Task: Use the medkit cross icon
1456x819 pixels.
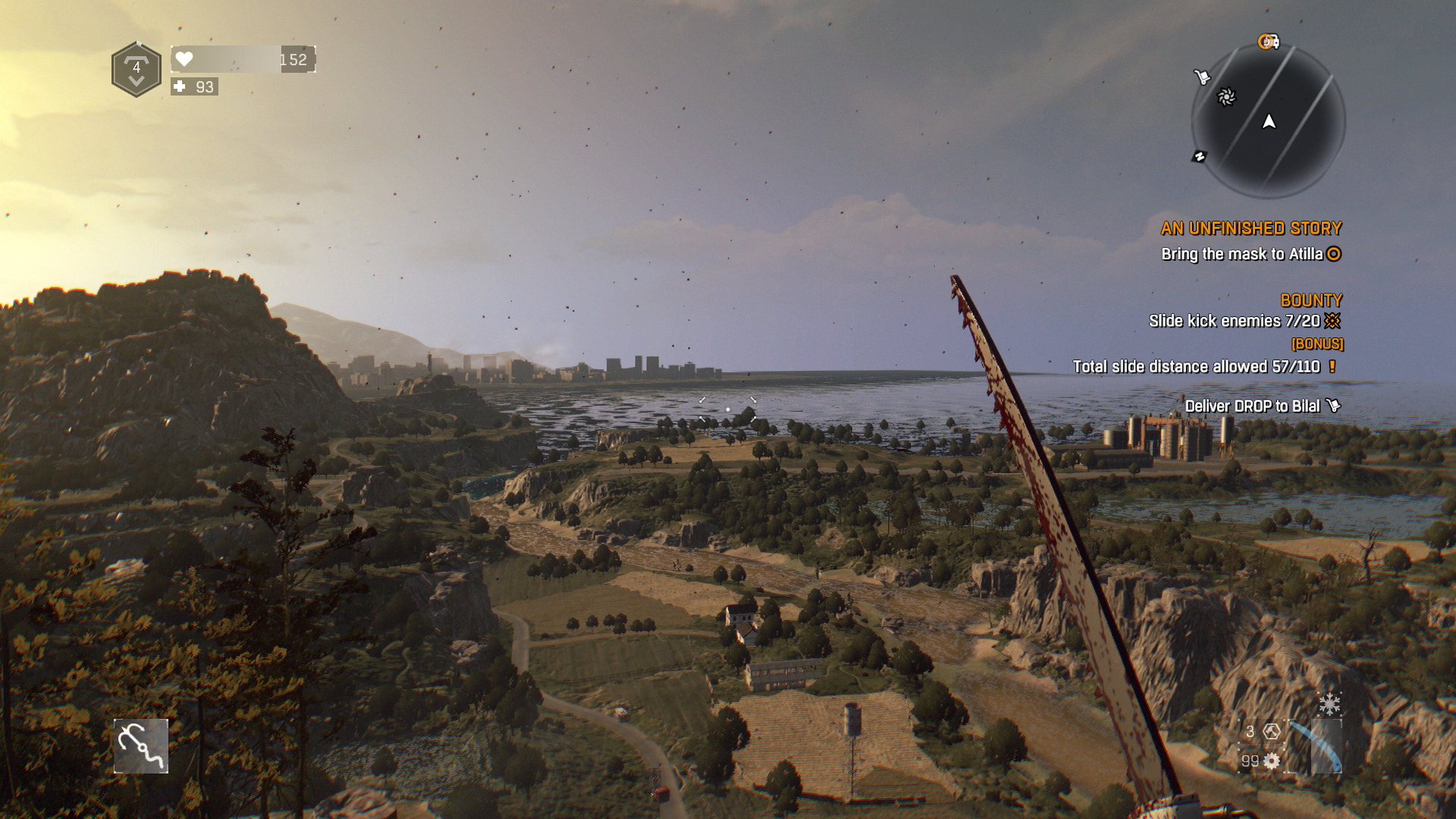Action: pos(180,86)
